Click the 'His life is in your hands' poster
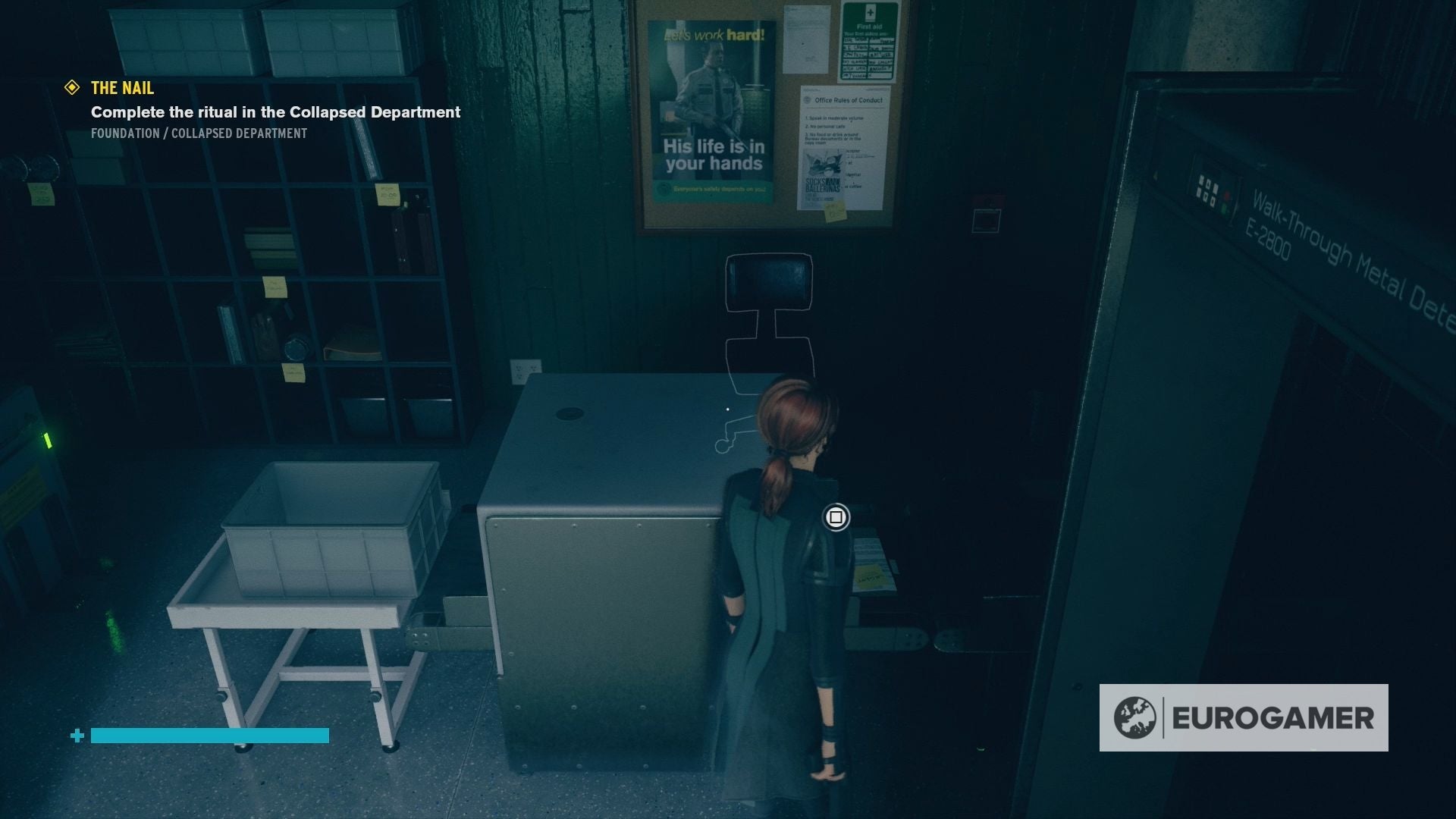1456x819 pixels. pyautogui.click(x=713, y=114)
